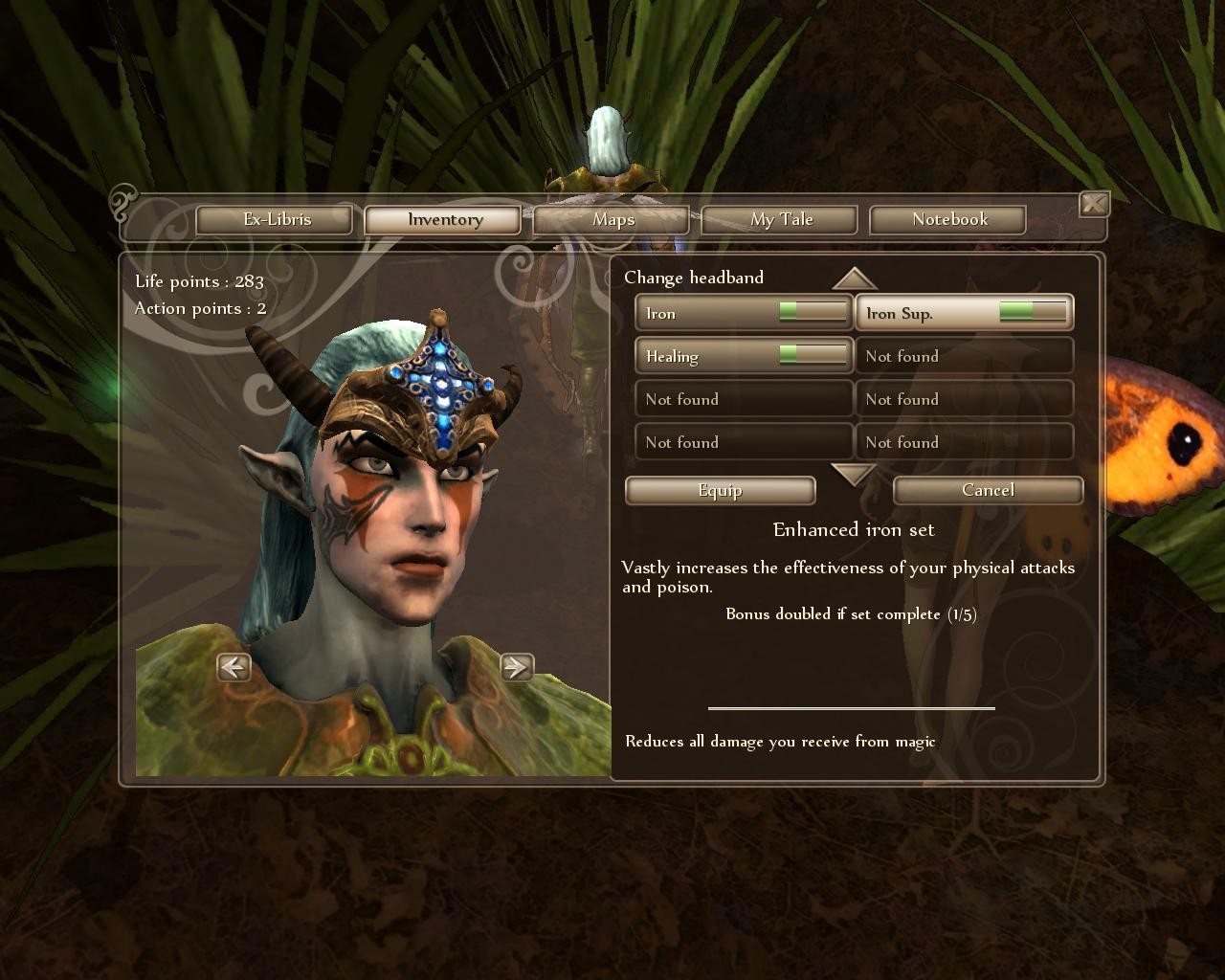Open the My Tale tab
The height and width of the screenshot is (980, 1225).
pyautogui.click(x=781, y=220)
